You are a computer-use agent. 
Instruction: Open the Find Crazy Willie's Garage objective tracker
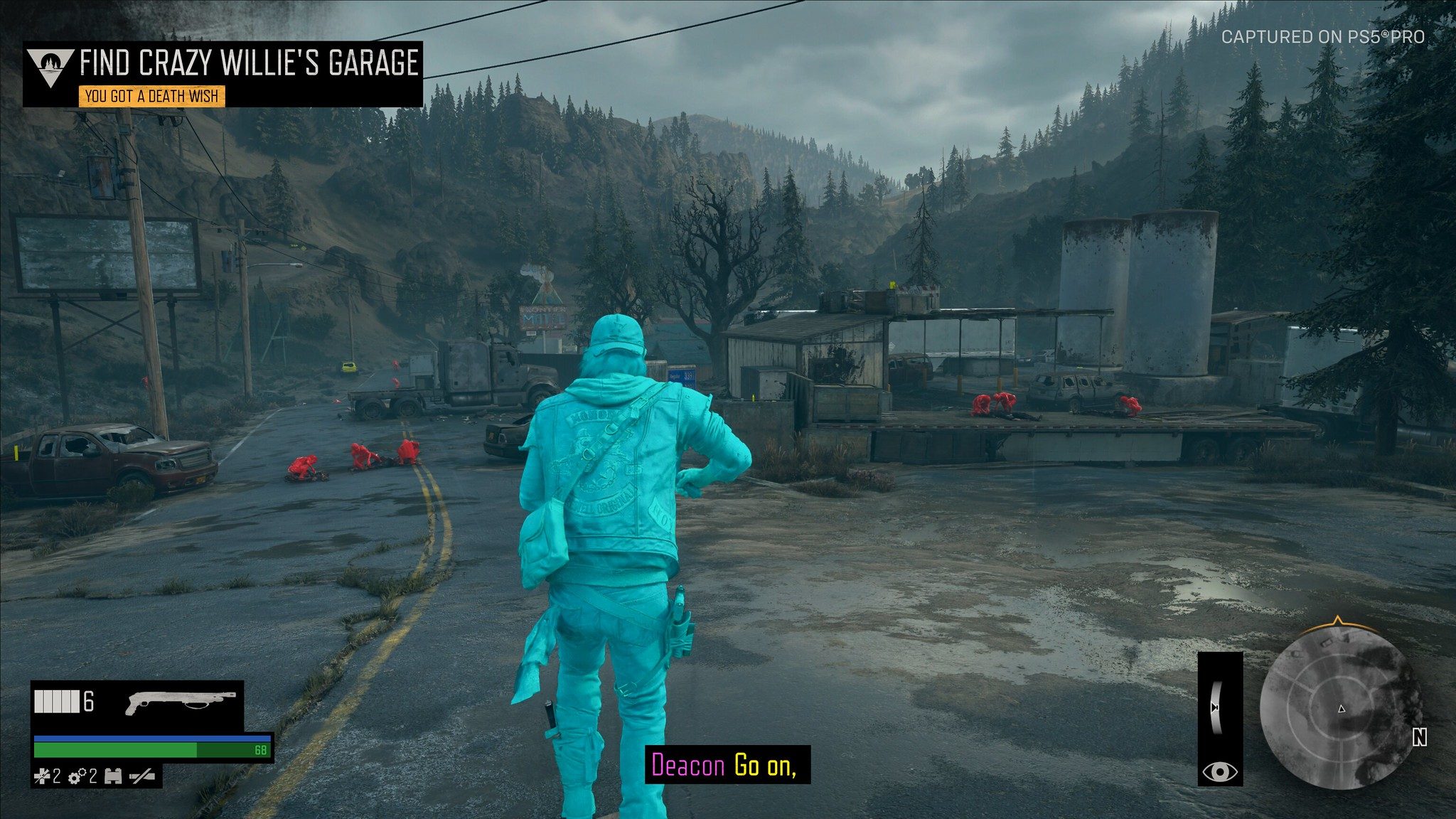pos(249,64)
